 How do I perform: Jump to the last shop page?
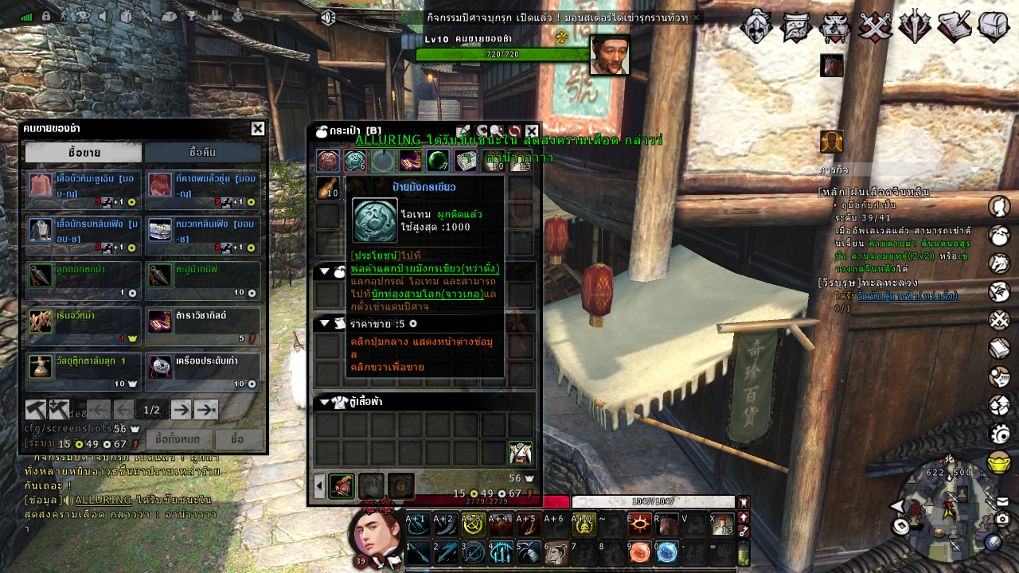click(x=206, y=409)
